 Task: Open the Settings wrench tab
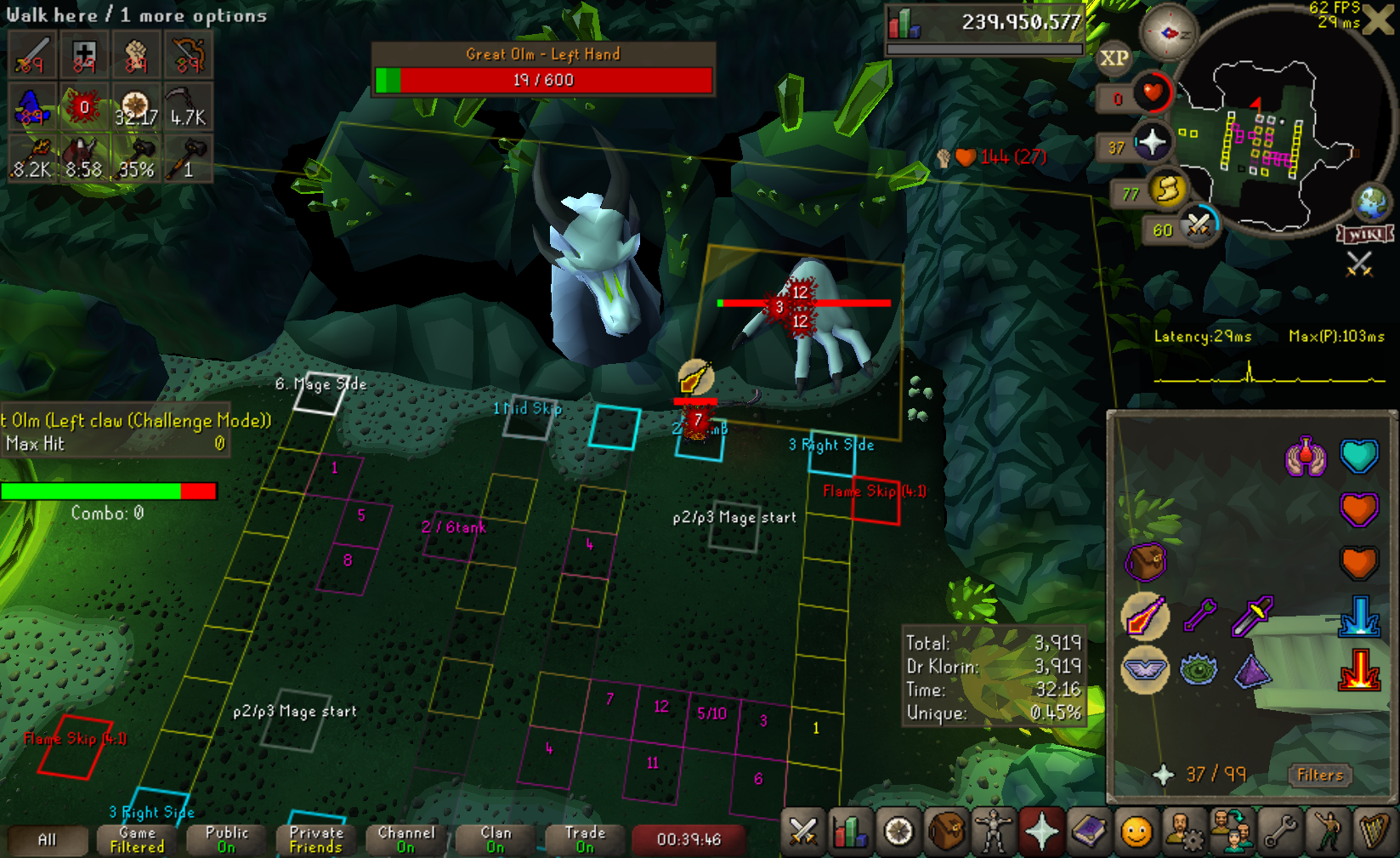click(1280, 832)
